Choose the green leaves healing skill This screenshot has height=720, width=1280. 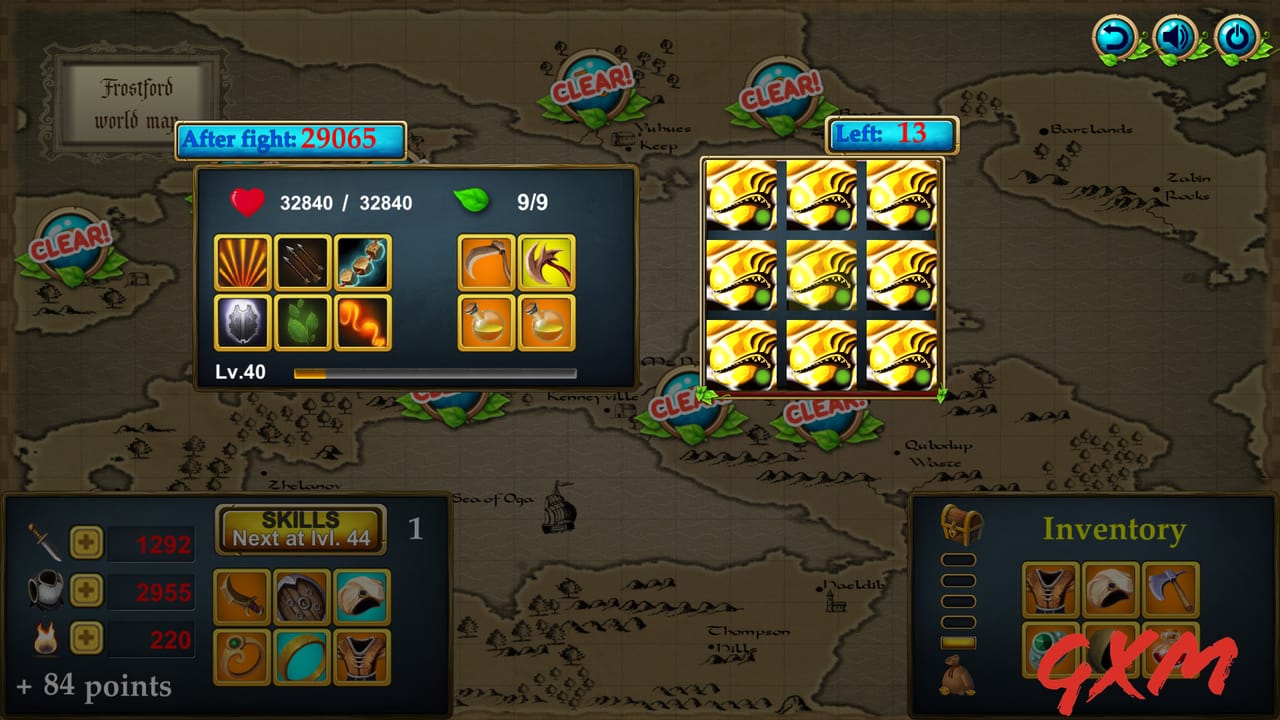[x=303, y=323]
